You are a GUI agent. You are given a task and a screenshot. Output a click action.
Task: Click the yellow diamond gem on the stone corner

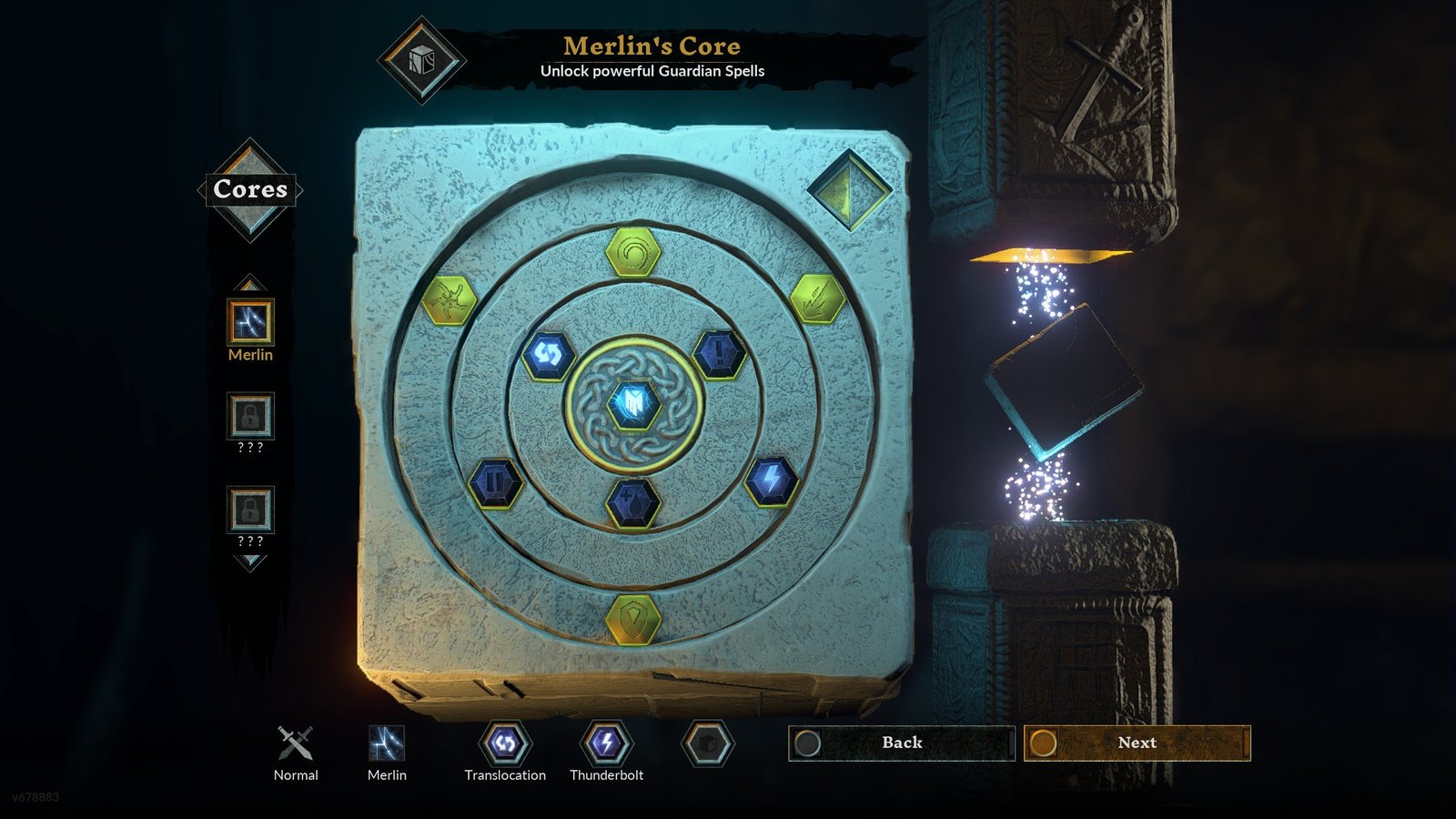tap(849, 189)
